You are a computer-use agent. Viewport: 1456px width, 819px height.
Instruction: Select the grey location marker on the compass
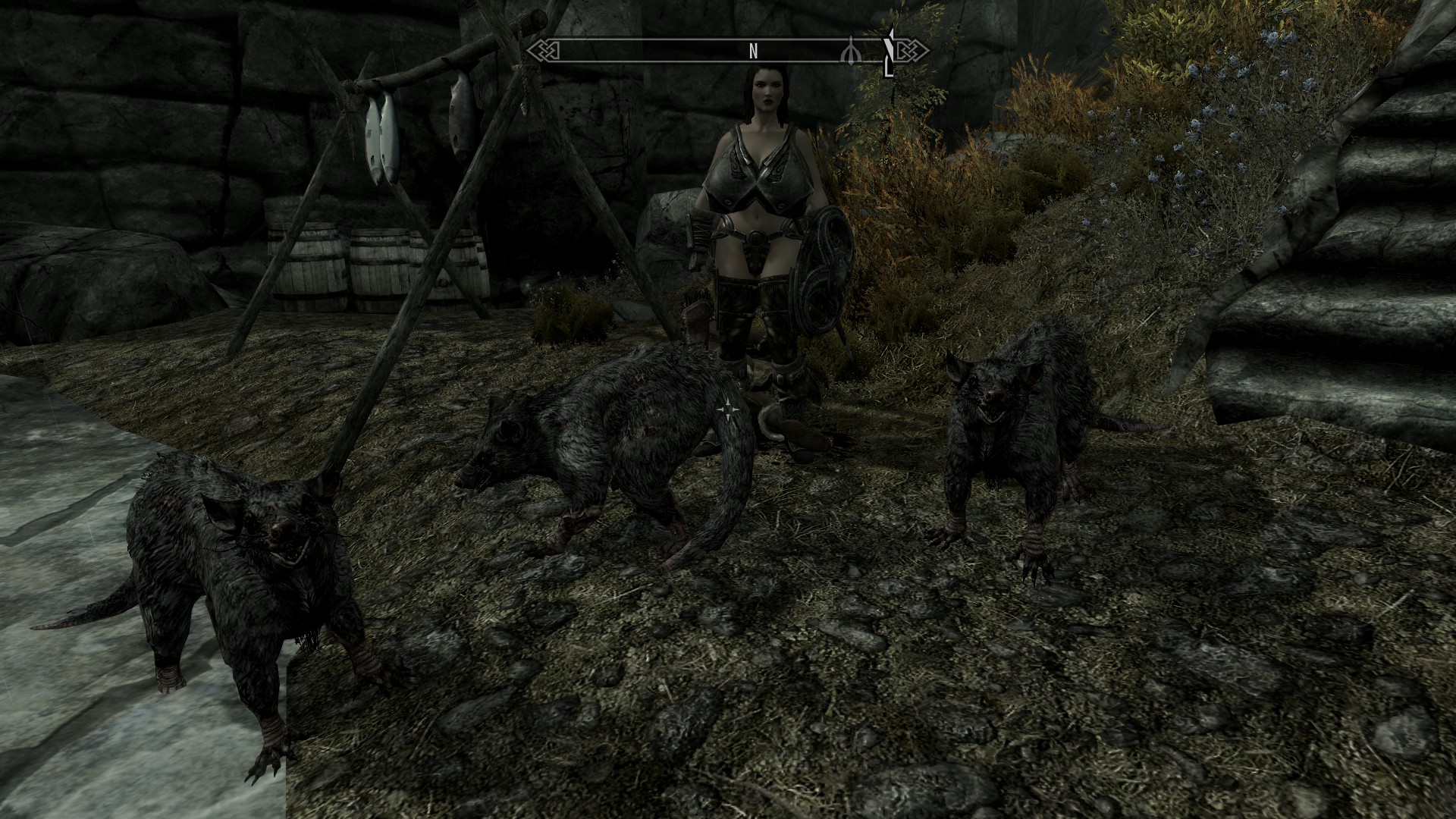coord(852,51)
